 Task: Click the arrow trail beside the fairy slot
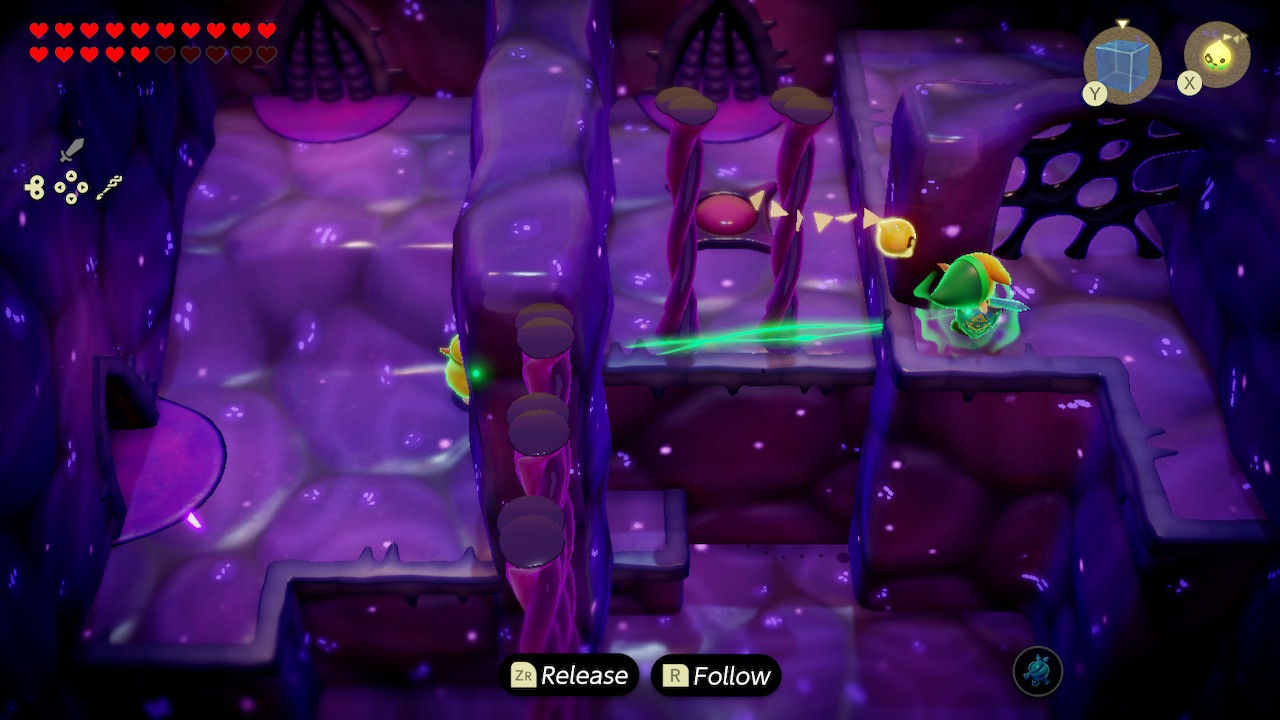tap(1235, 35)
